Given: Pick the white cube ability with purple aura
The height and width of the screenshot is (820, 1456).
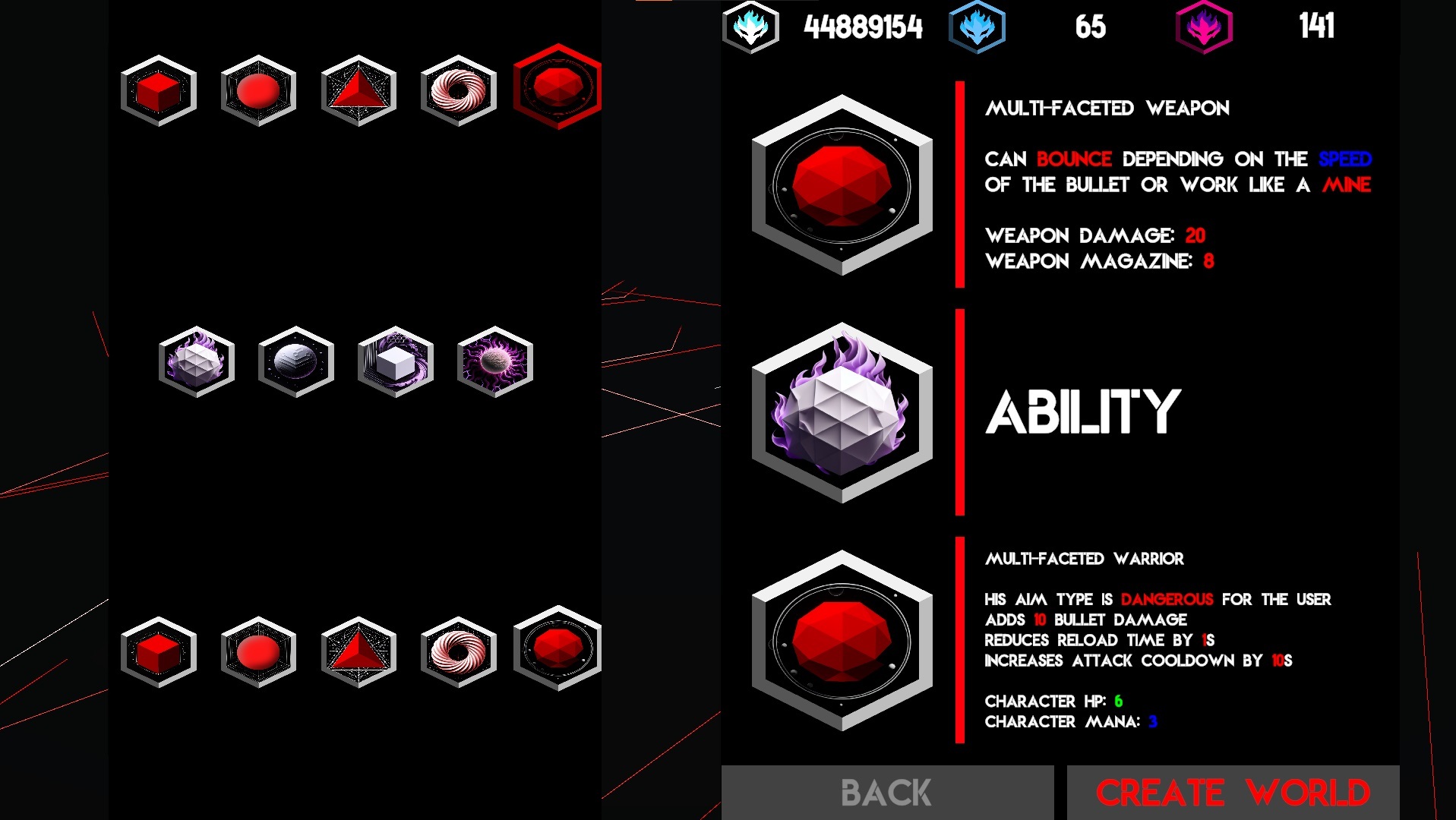Looking at the screenshot, I should pos(395,361).
